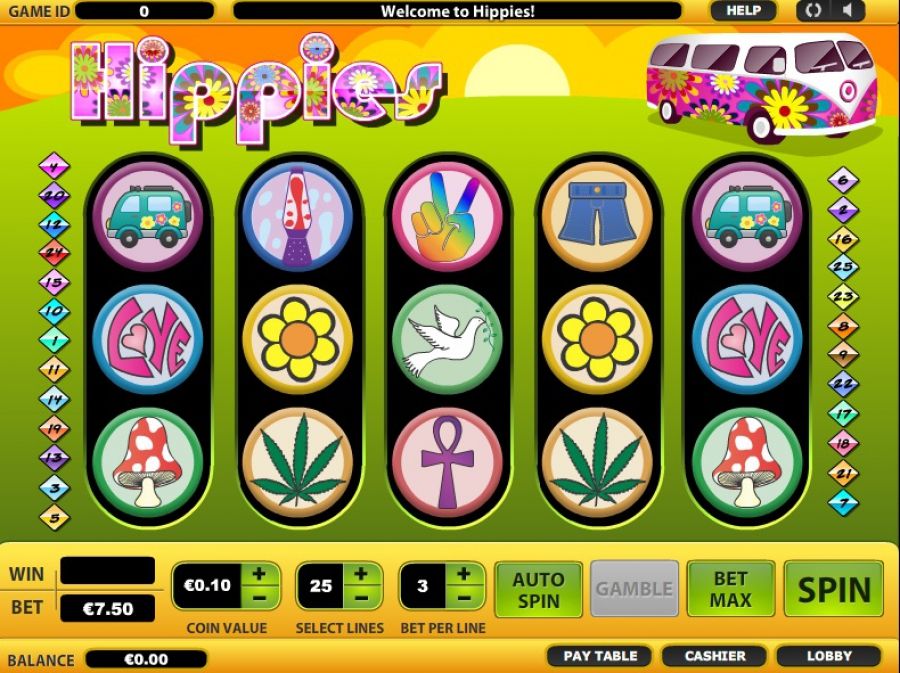The image size is (900, 673).
Task: Return to the Lobby
Action: (x=829, y=656)
